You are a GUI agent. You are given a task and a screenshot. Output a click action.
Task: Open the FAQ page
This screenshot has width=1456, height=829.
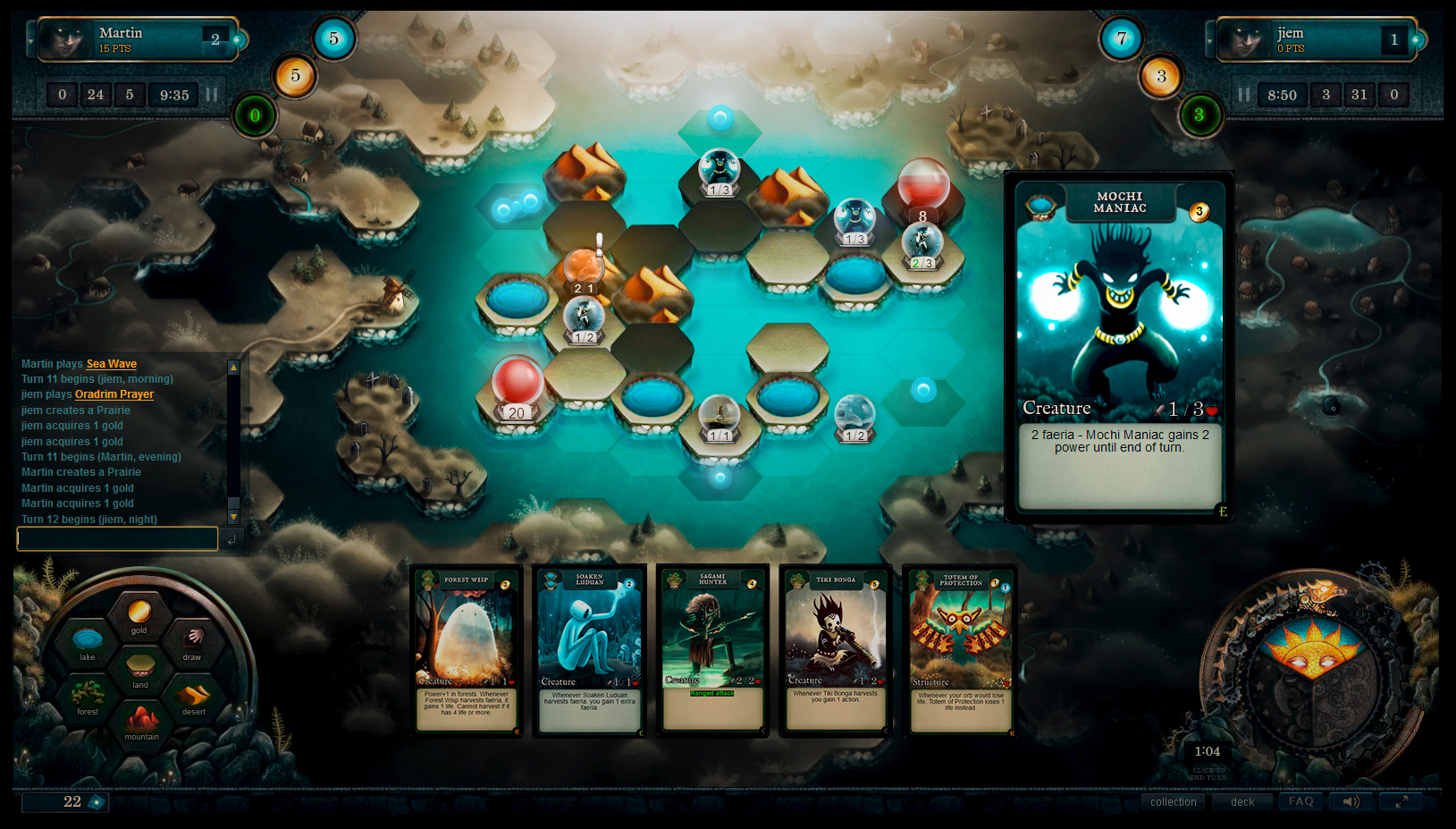click(x=1300, y=801)
